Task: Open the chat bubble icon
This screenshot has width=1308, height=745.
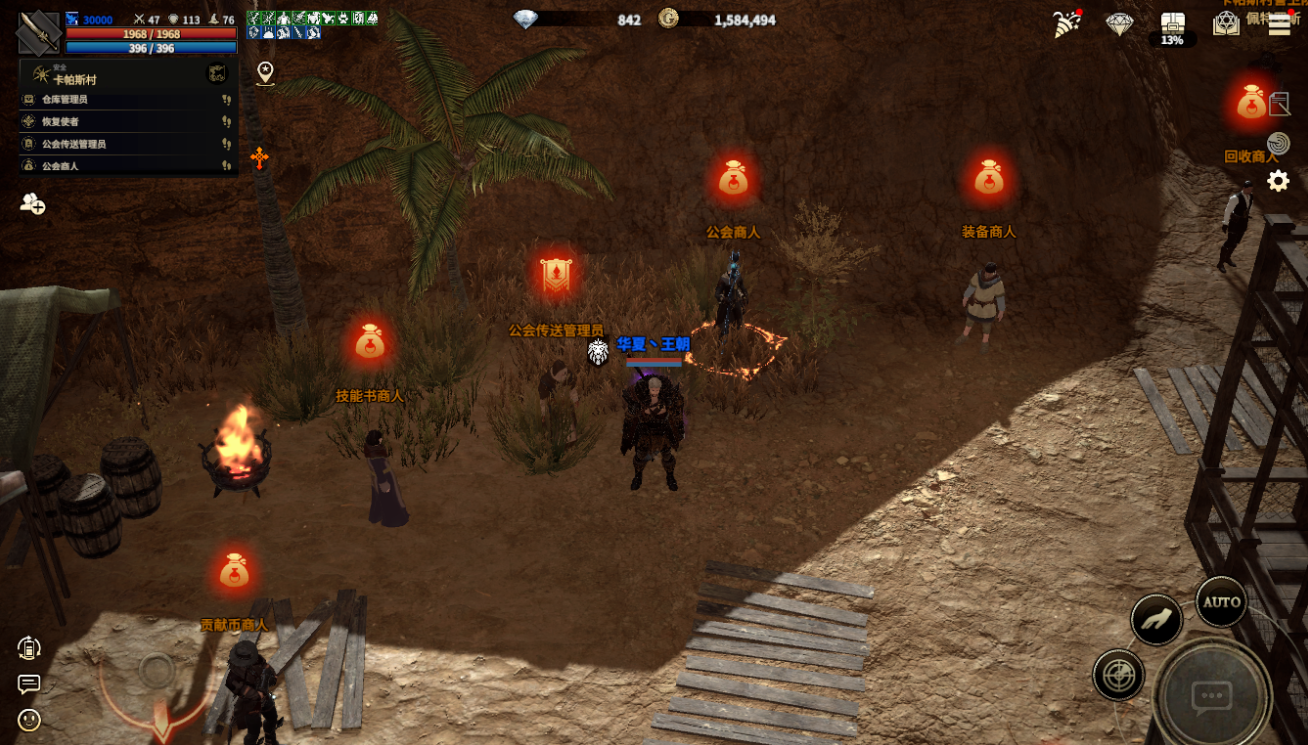Action: [29, 684]
